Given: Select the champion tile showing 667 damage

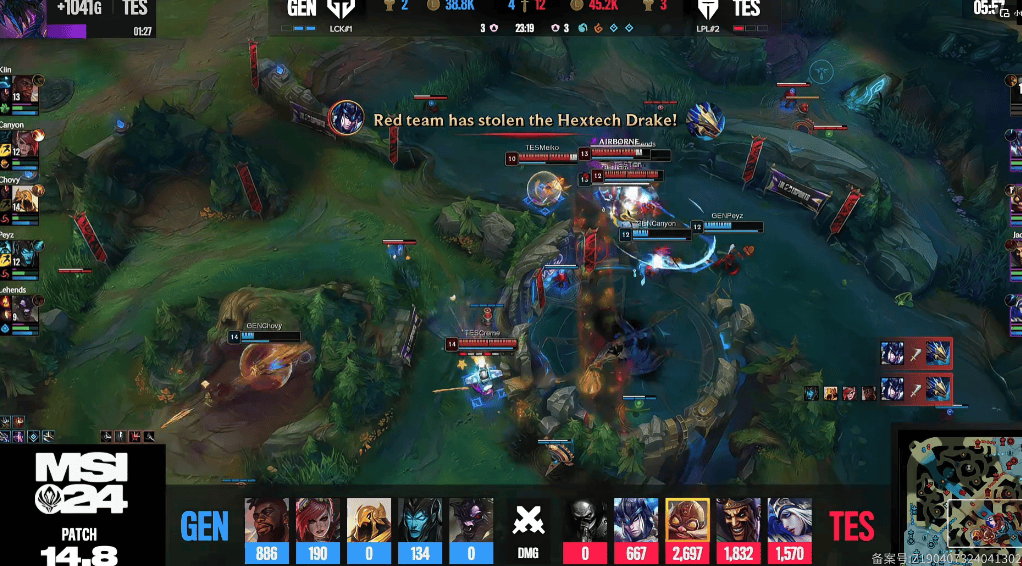Looking at the screenshot, I should pos(636,530).
